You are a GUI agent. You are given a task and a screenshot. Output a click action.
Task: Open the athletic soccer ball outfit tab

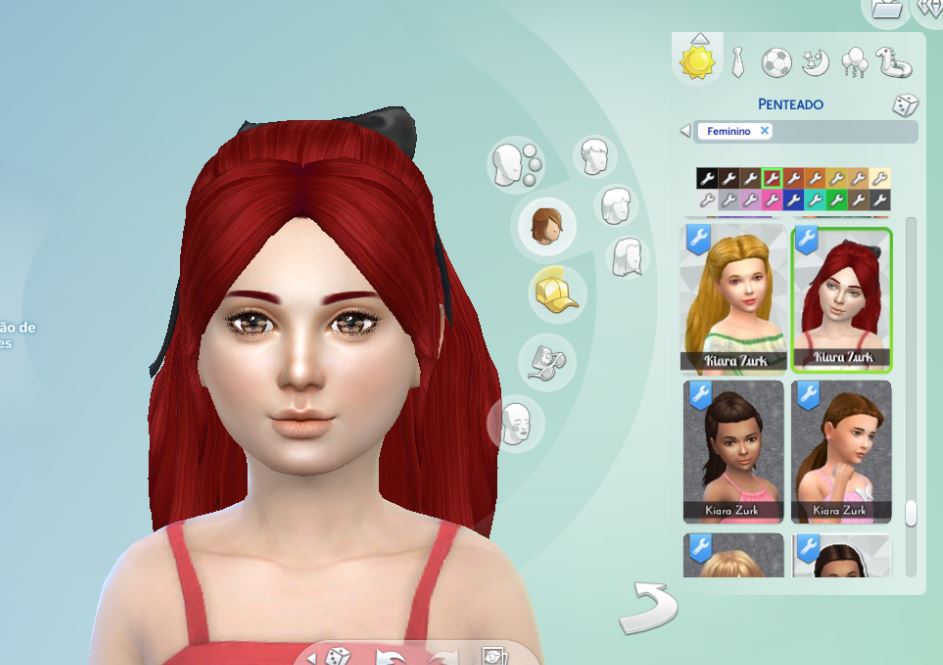pyautogui.click(x=776, y=63)
